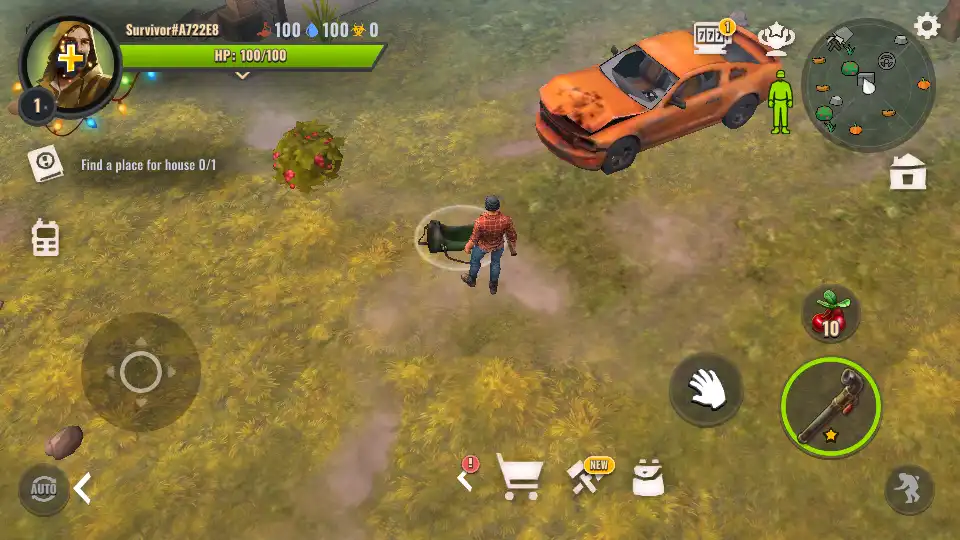The height and width of the screenshot is (540, 960).
Task: Expand the dropdown arrow under HP bar
Action: (x=241, y=75)
